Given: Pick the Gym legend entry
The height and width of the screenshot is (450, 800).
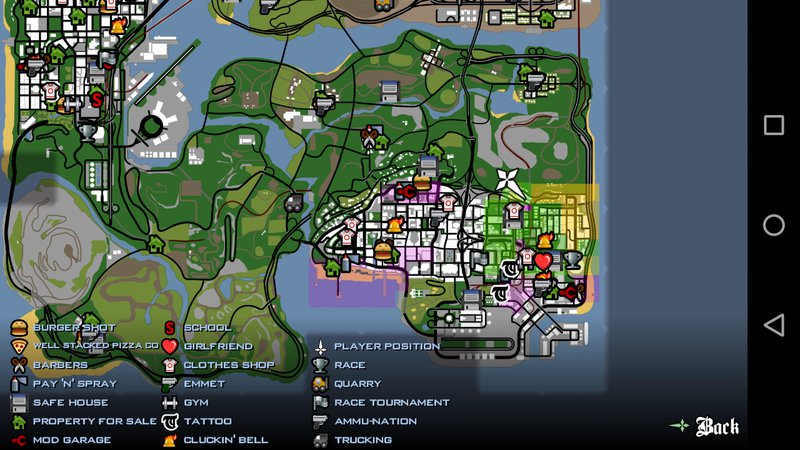Looking at the screenshot, I should coord(196,402).
